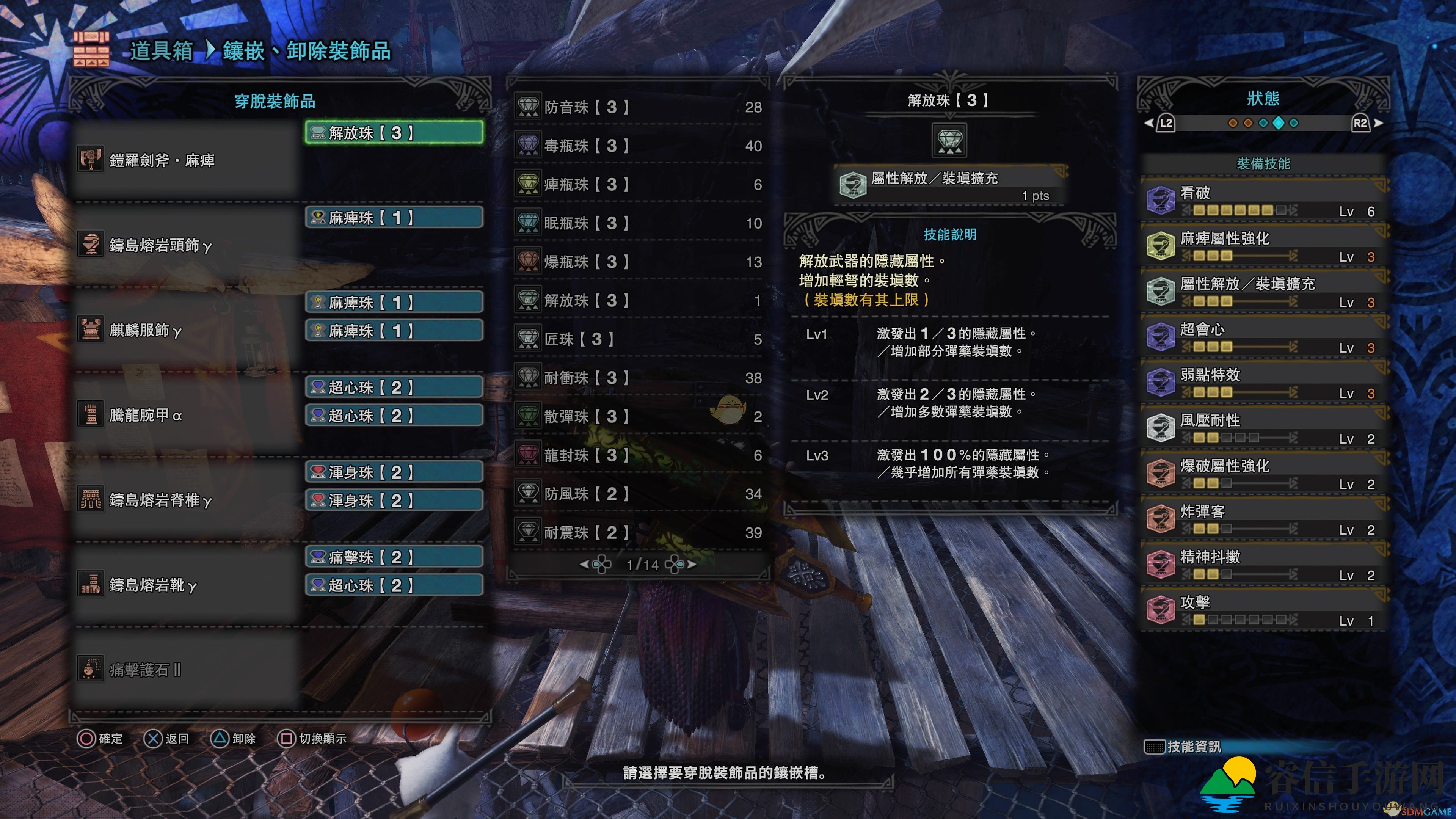Select 毒瓶珠【3】 in the decoration list
This screenshot has height=819, width=1456.
639,146
